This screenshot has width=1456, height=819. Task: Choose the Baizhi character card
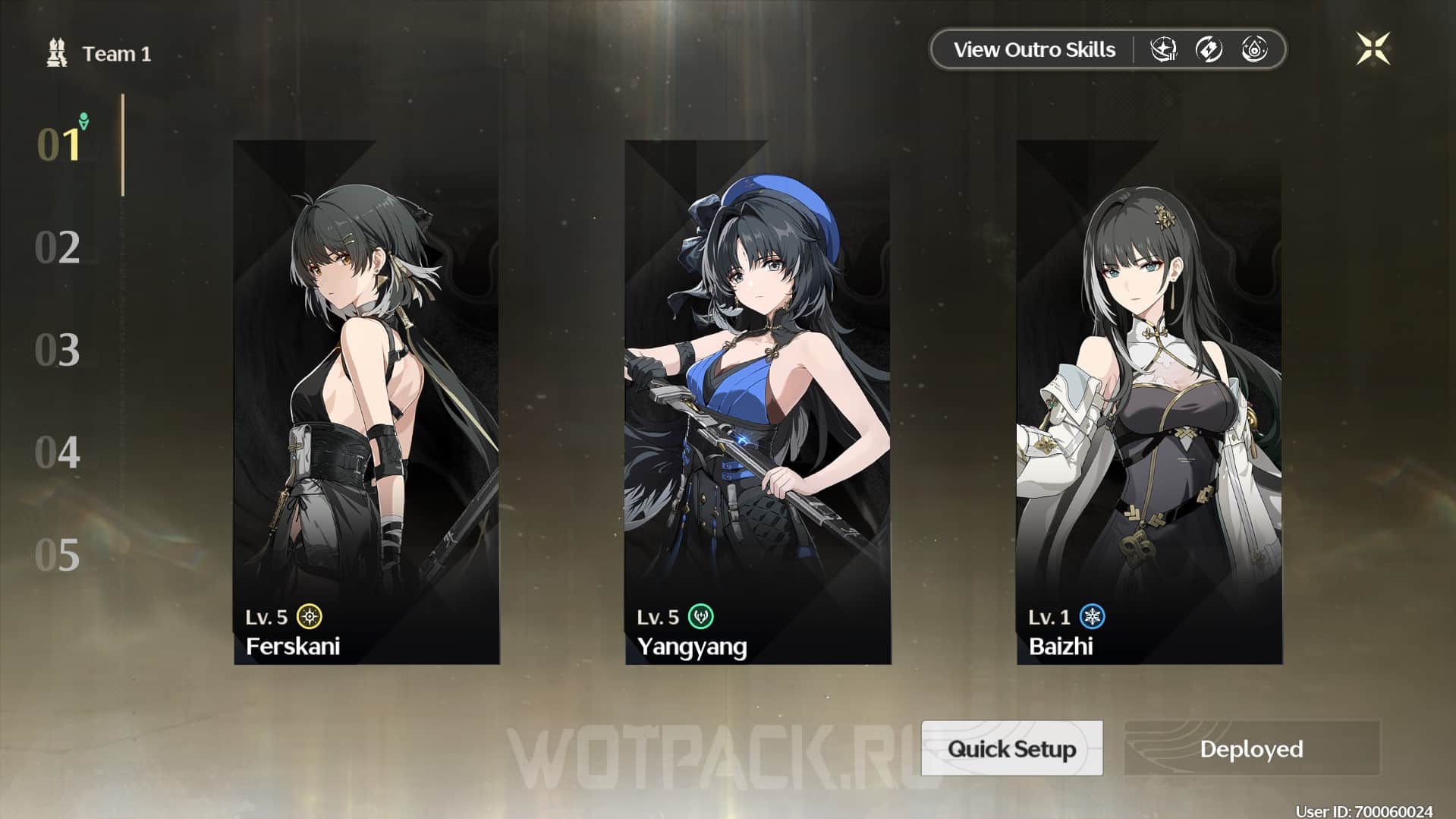1149,402
